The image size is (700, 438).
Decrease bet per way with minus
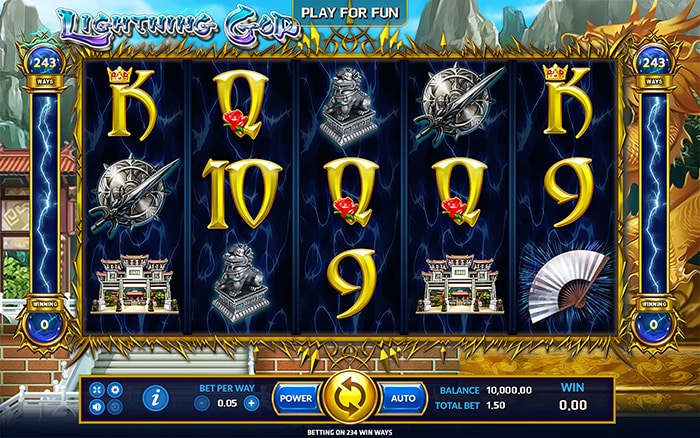click(202, 403)
